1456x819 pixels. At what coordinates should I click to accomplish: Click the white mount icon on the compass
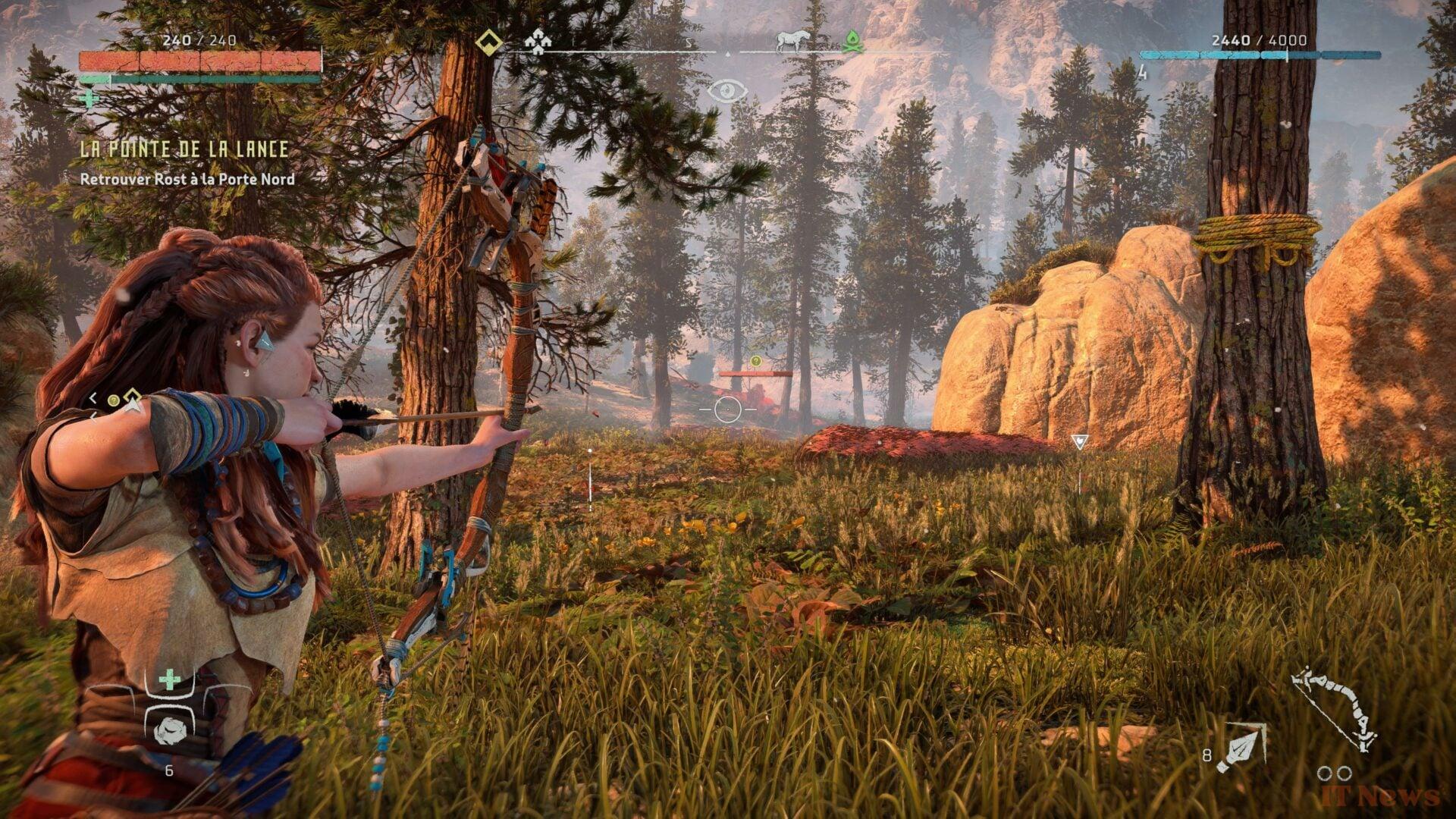[x=793, y=41]
